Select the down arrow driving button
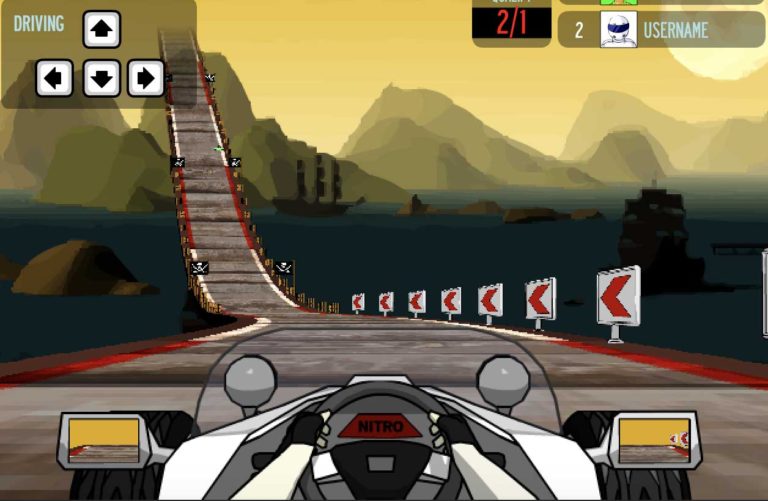Viewport: 768px width, 501px height. pos(101,78)
